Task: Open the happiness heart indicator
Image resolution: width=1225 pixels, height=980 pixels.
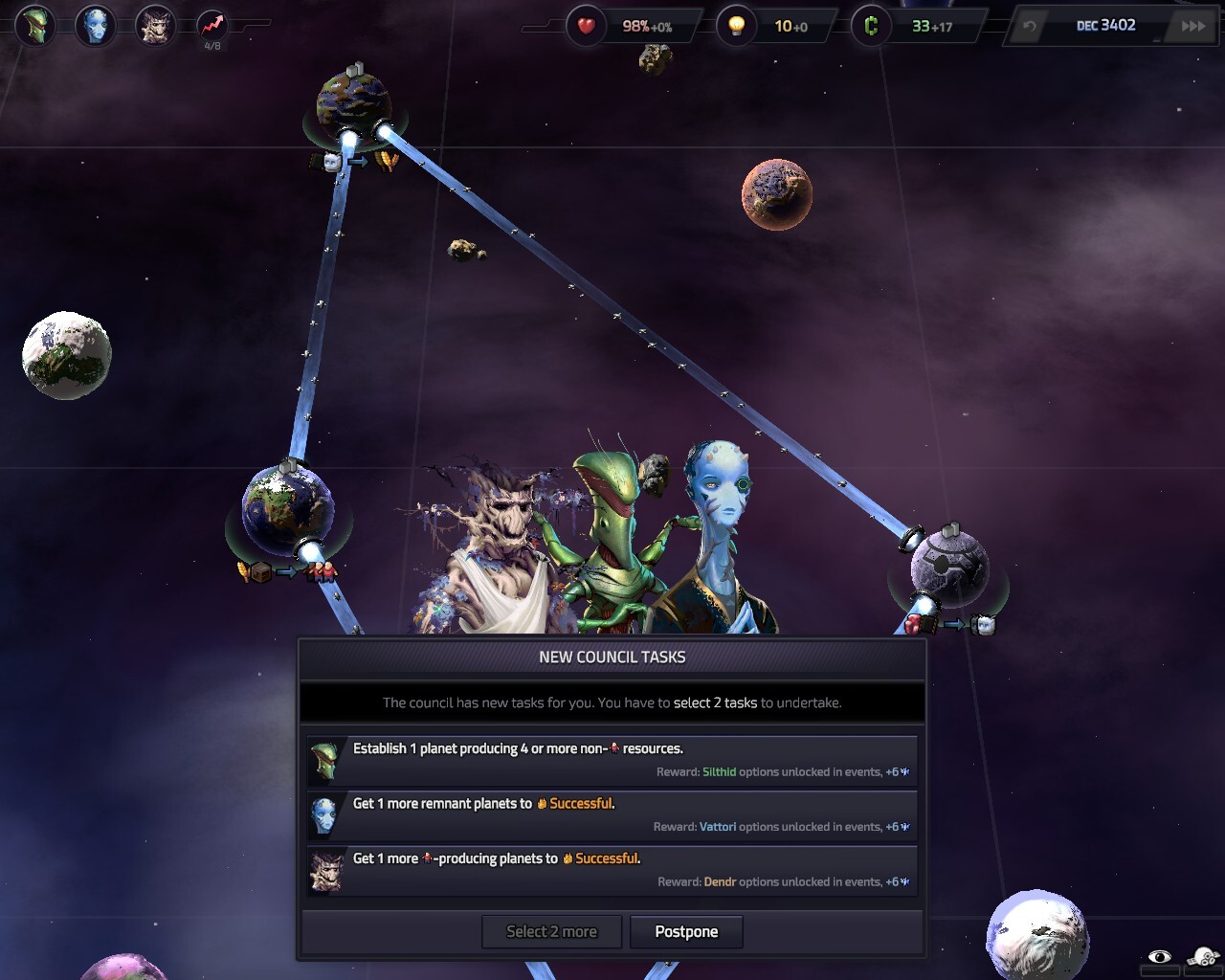Action: 586,26
